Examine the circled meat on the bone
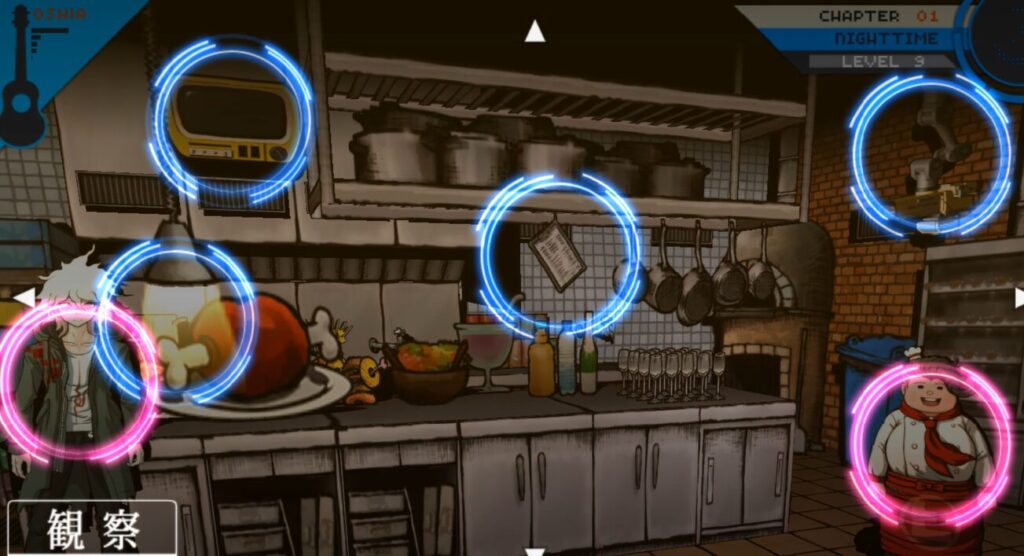The width and height of the screenshot is (1024, 556). click(x=176, y=320)
